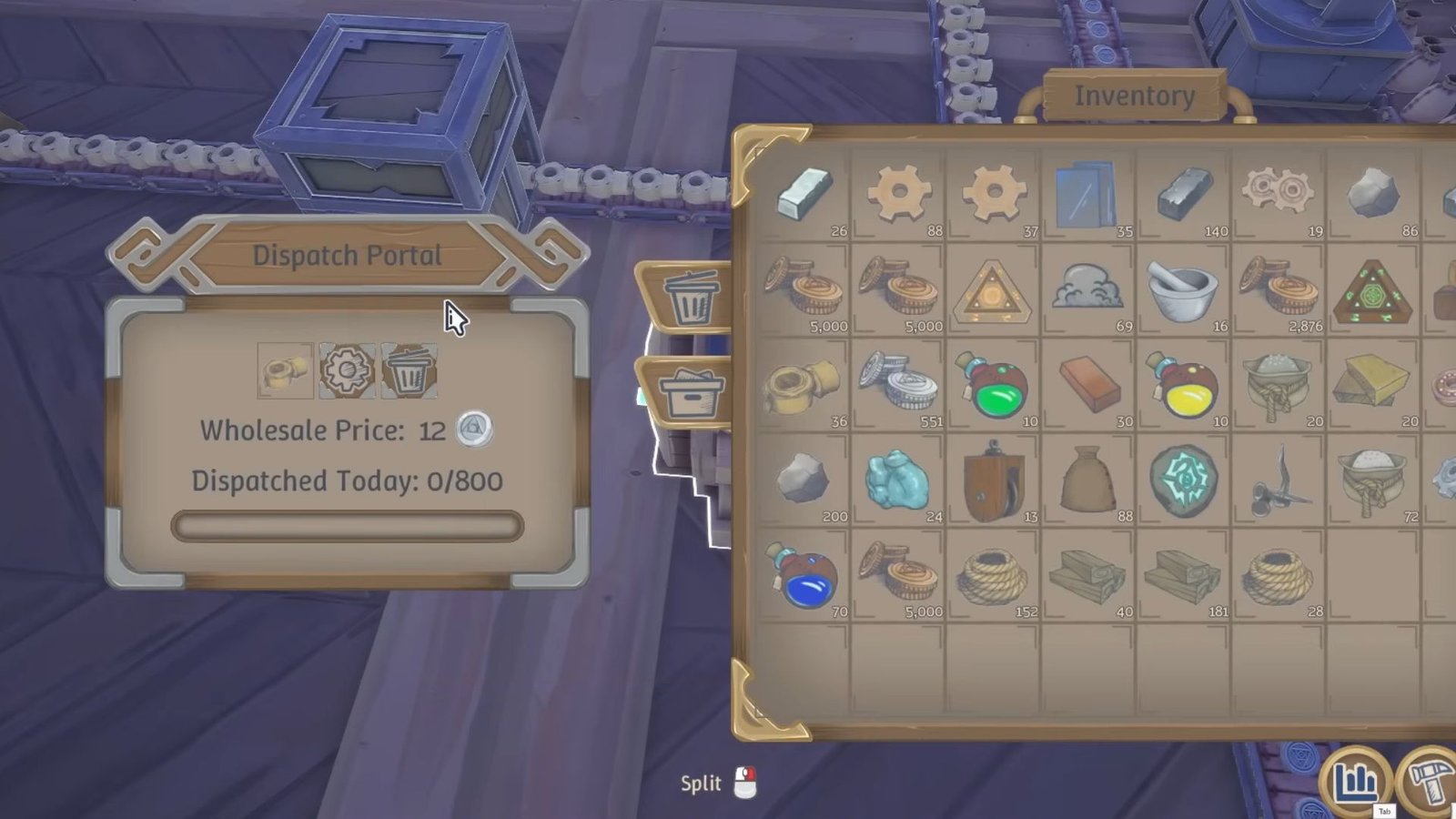Select the blue potion in the inventory
The image size is (1456, 819).
click(x=805, y=577)
